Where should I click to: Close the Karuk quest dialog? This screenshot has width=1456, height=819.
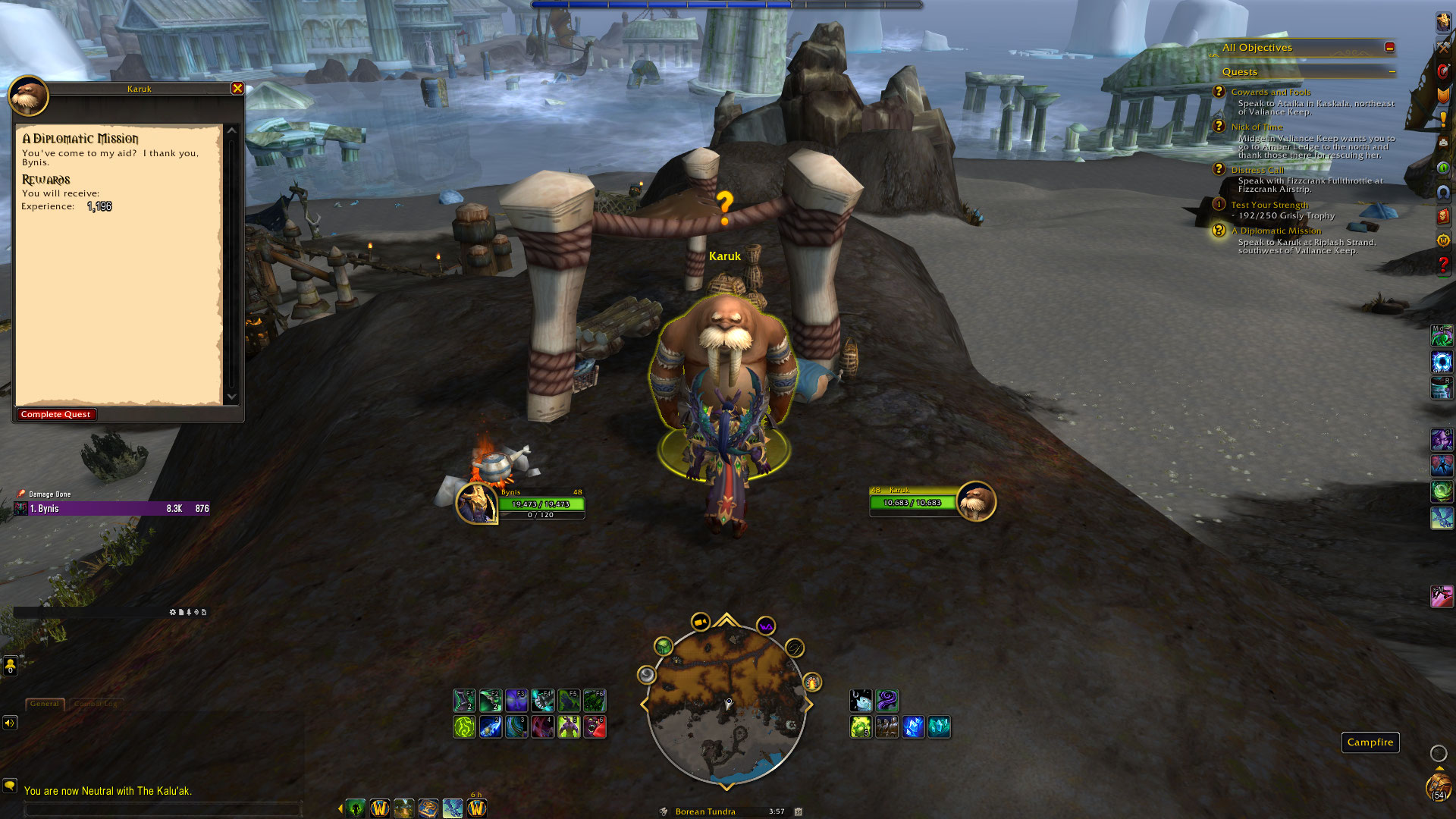pyautogui.click(x=237, y=89)
